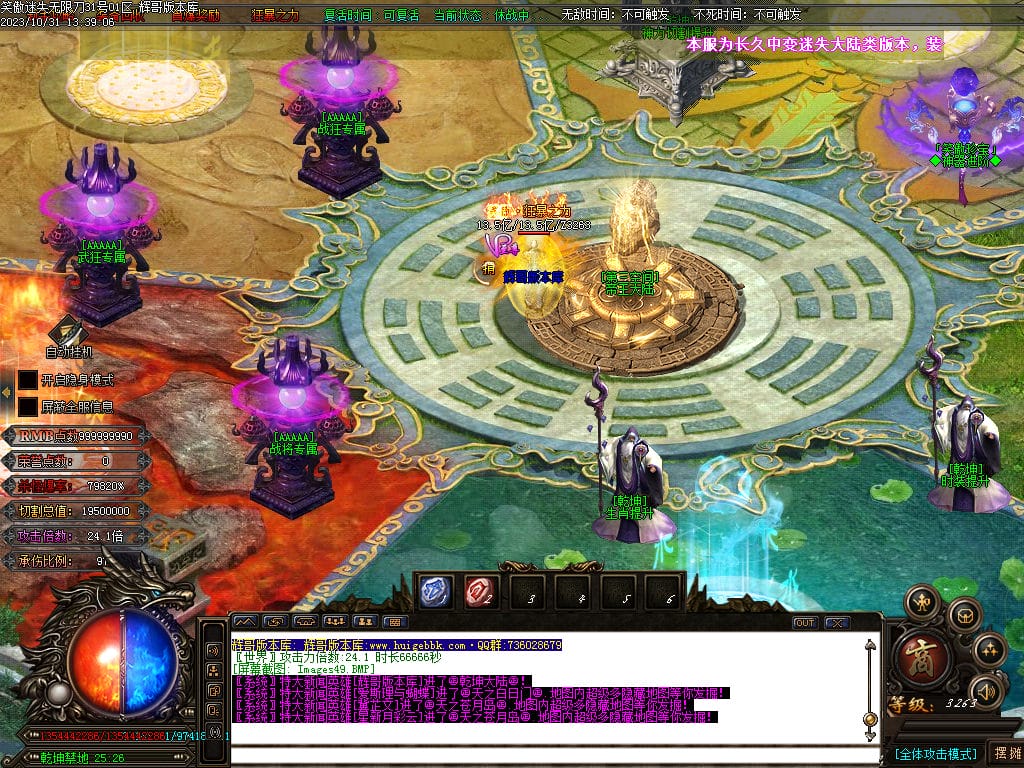Open the skills sparkle round icon
Screen dimensions: 1024x768
tap(989, 650)
